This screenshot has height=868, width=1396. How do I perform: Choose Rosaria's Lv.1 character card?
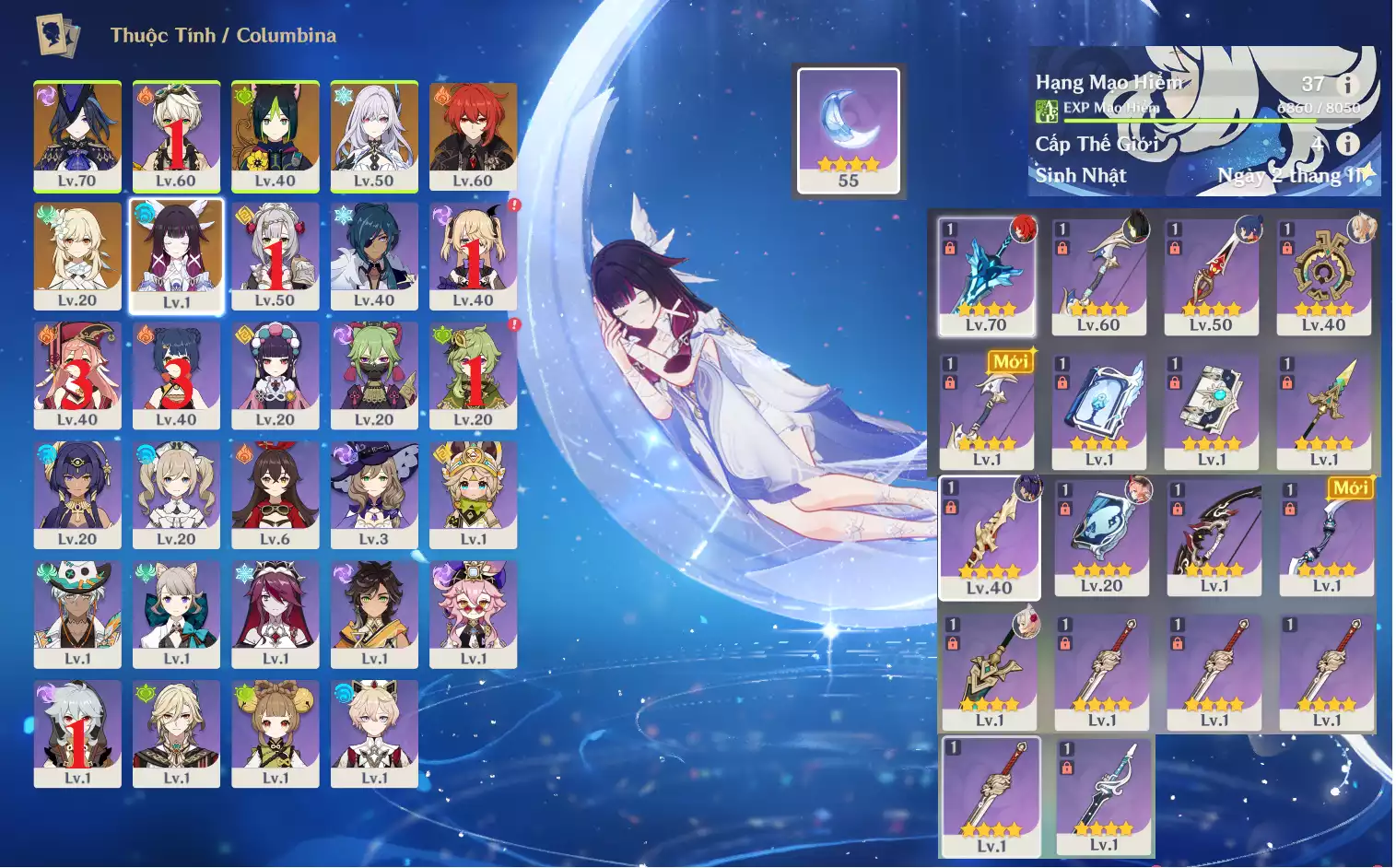click(275, 614)
